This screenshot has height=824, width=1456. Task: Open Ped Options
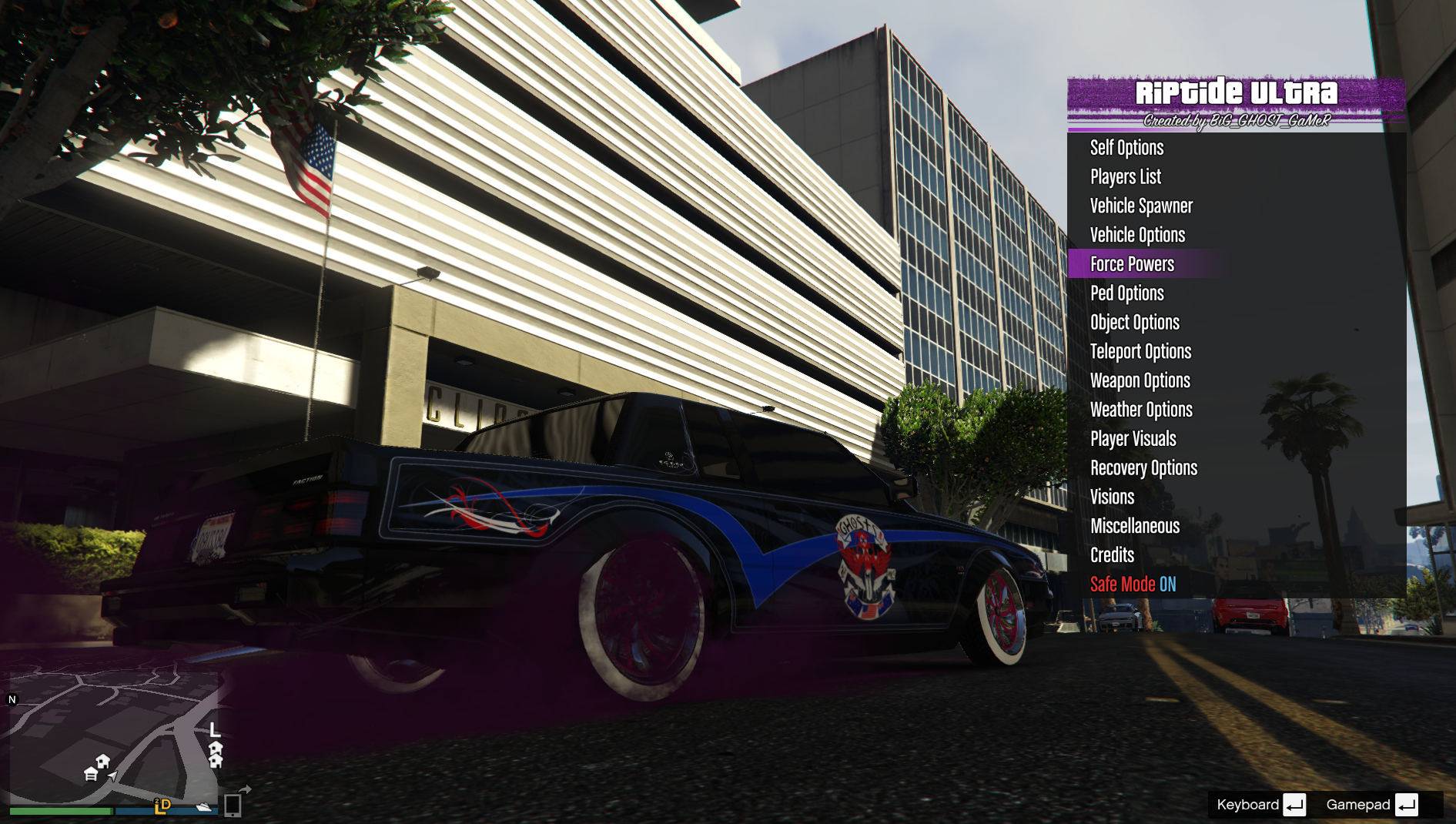1126,293
